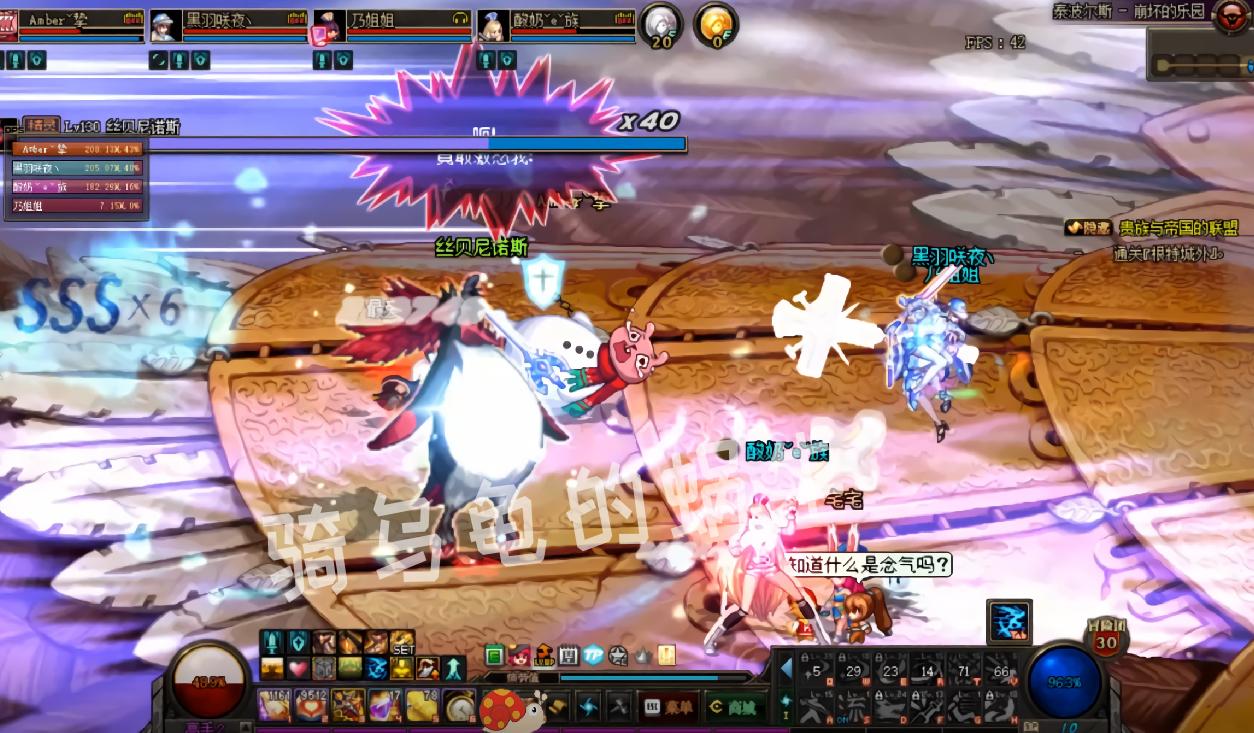Open the TP skill icon

pos(594,656)
